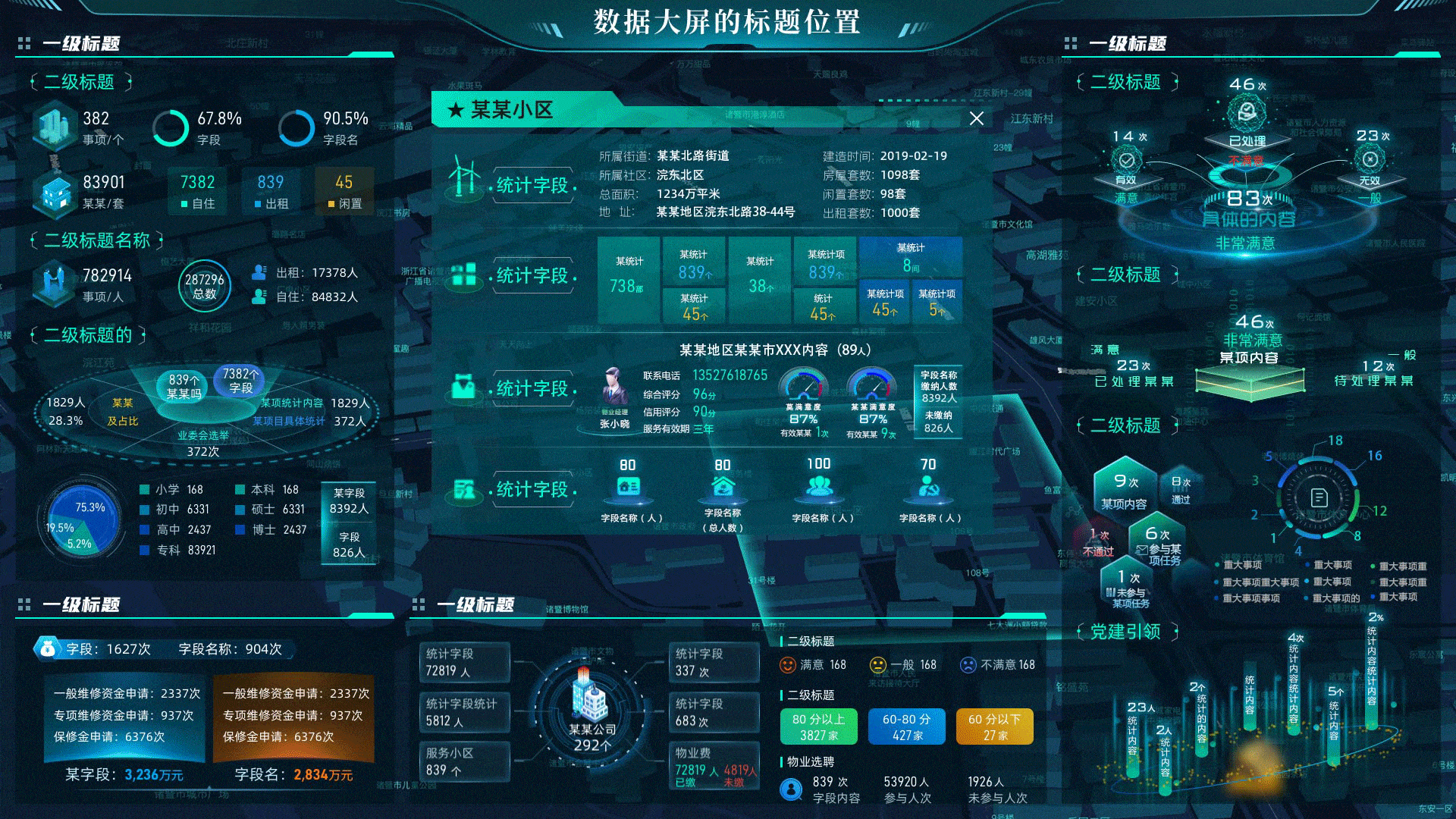Select the 某某小区 popup title tab

[501, 110]
